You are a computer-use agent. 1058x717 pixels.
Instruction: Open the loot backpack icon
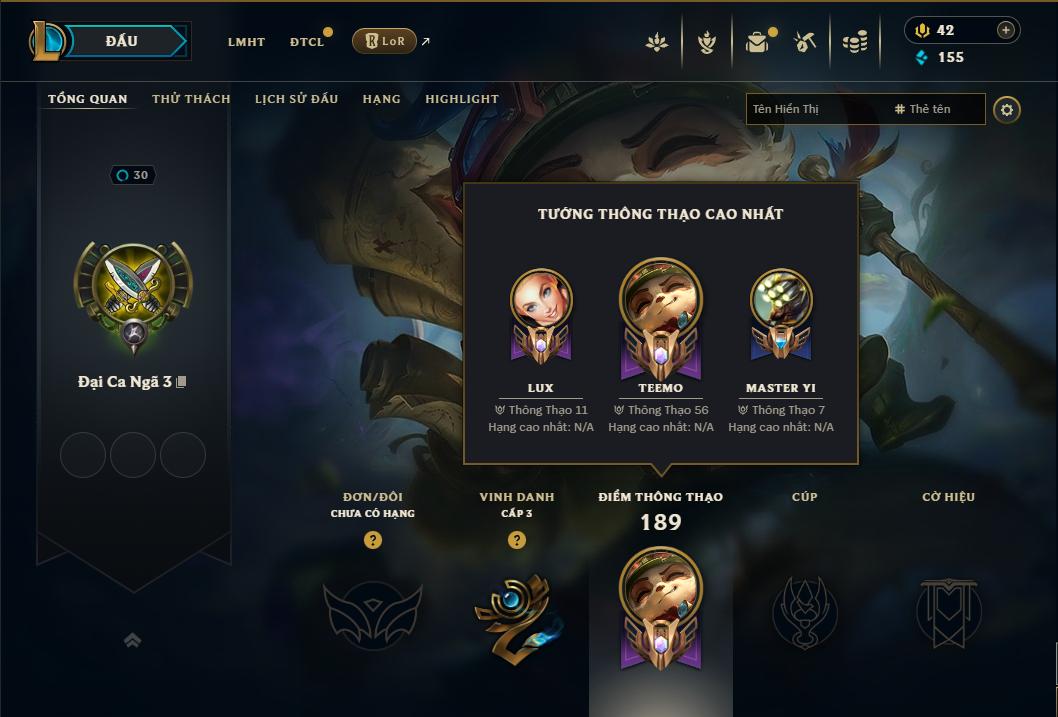tap(757, 42)
